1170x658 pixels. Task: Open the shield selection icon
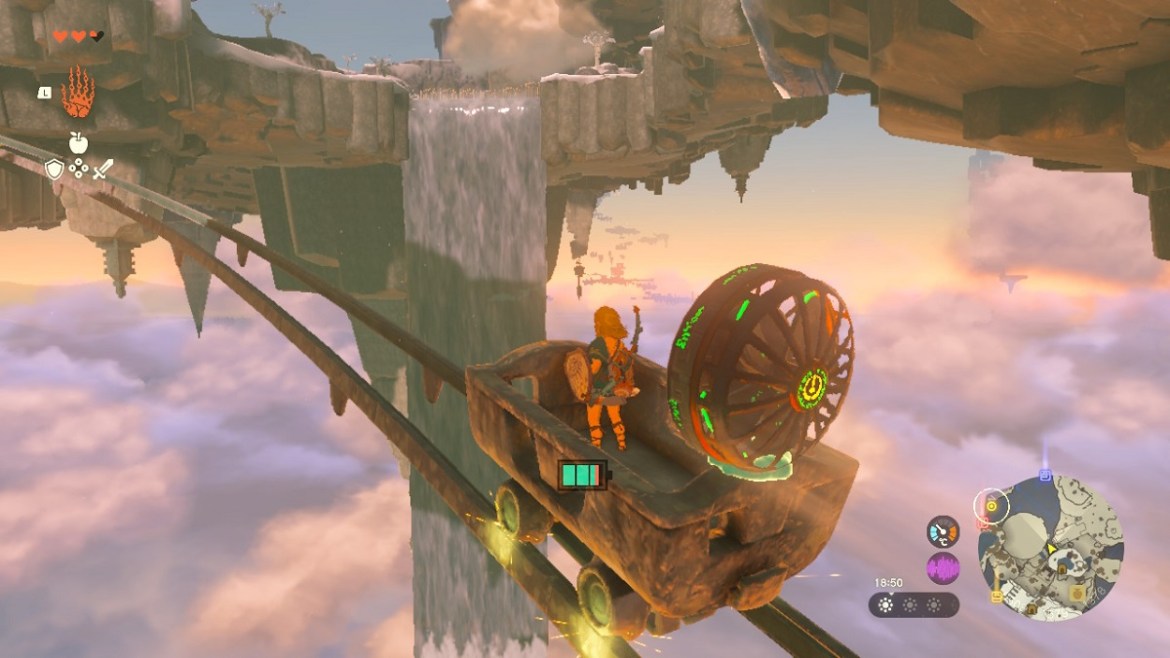point(54,169)
